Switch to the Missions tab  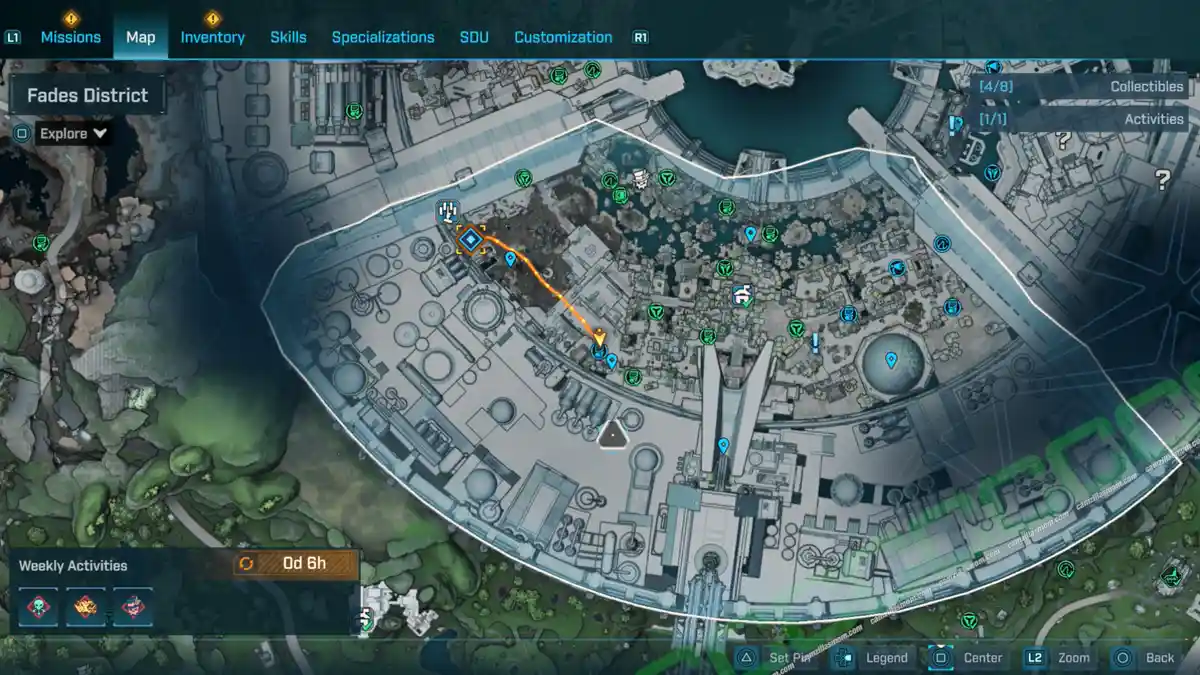click(70, 37)
